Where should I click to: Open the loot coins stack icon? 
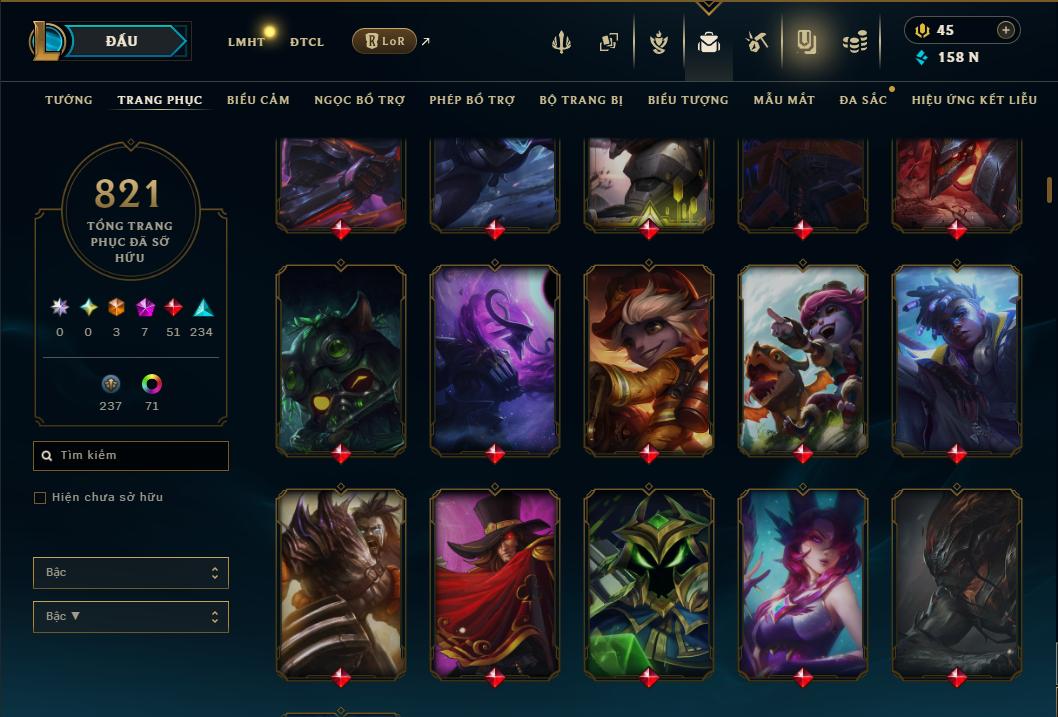pyautogui.click(x=853, y=43)
